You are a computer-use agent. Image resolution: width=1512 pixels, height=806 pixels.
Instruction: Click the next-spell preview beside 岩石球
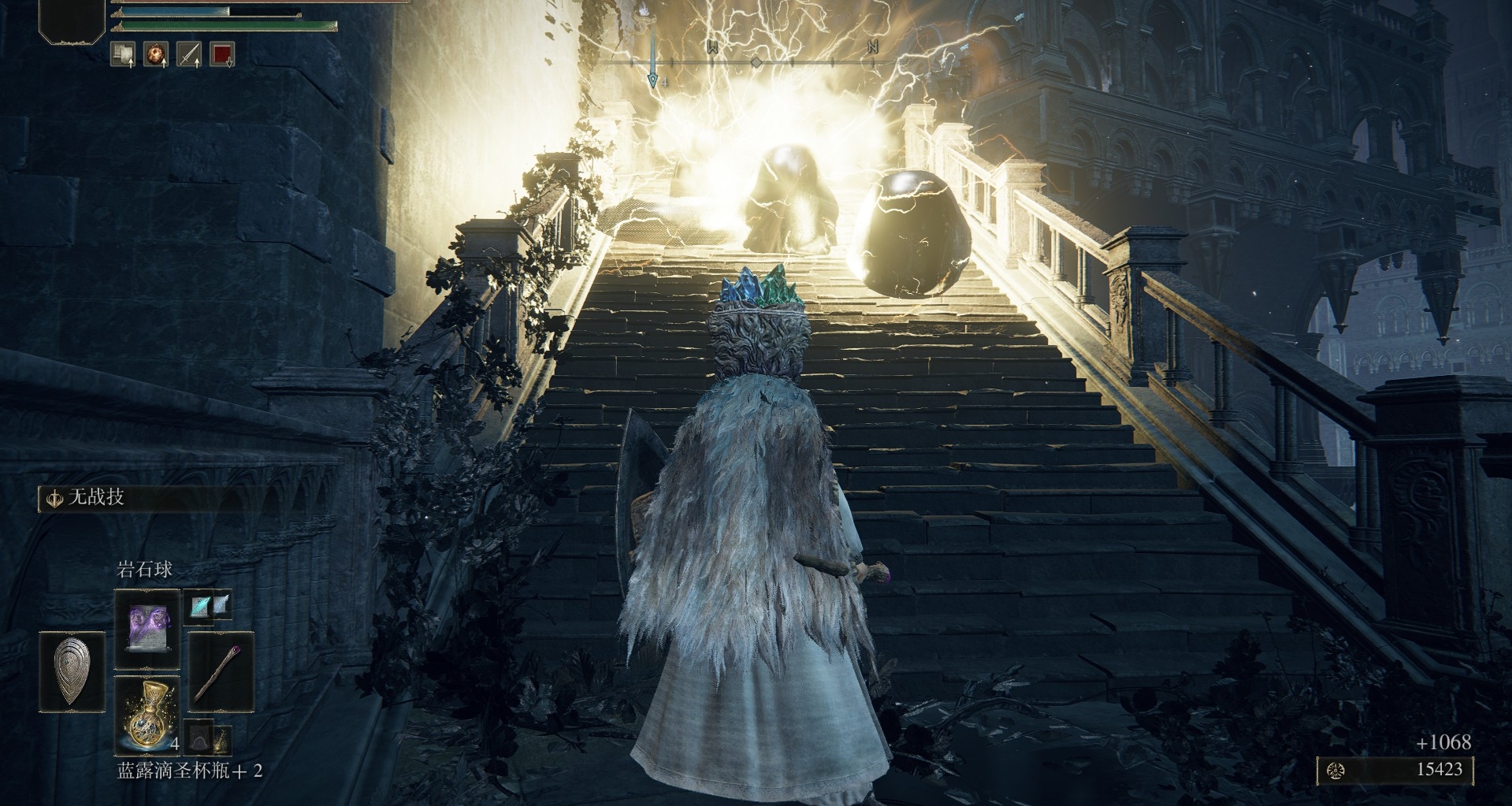pos(211,605)
